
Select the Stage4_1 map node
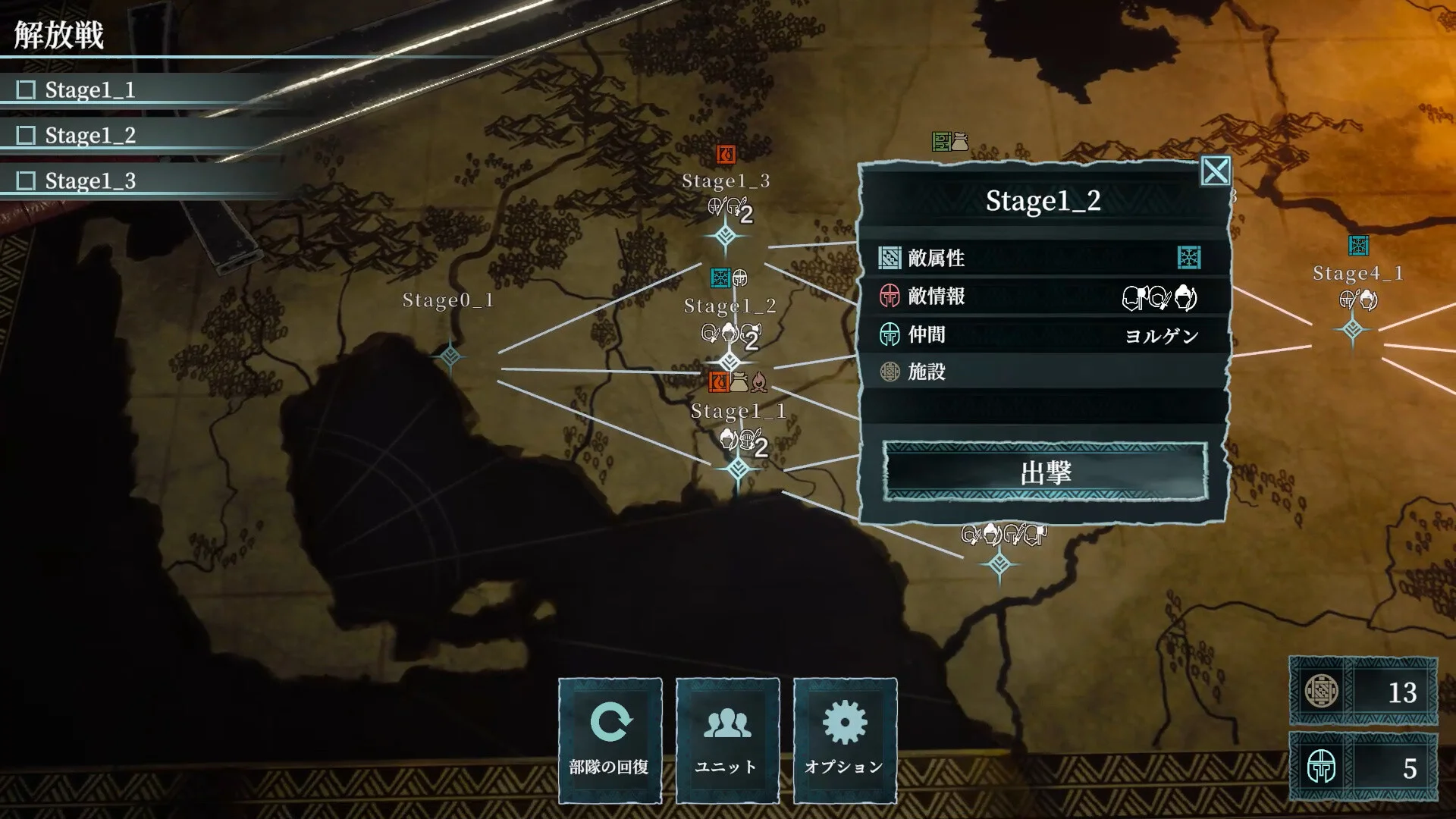[1353, 329]
